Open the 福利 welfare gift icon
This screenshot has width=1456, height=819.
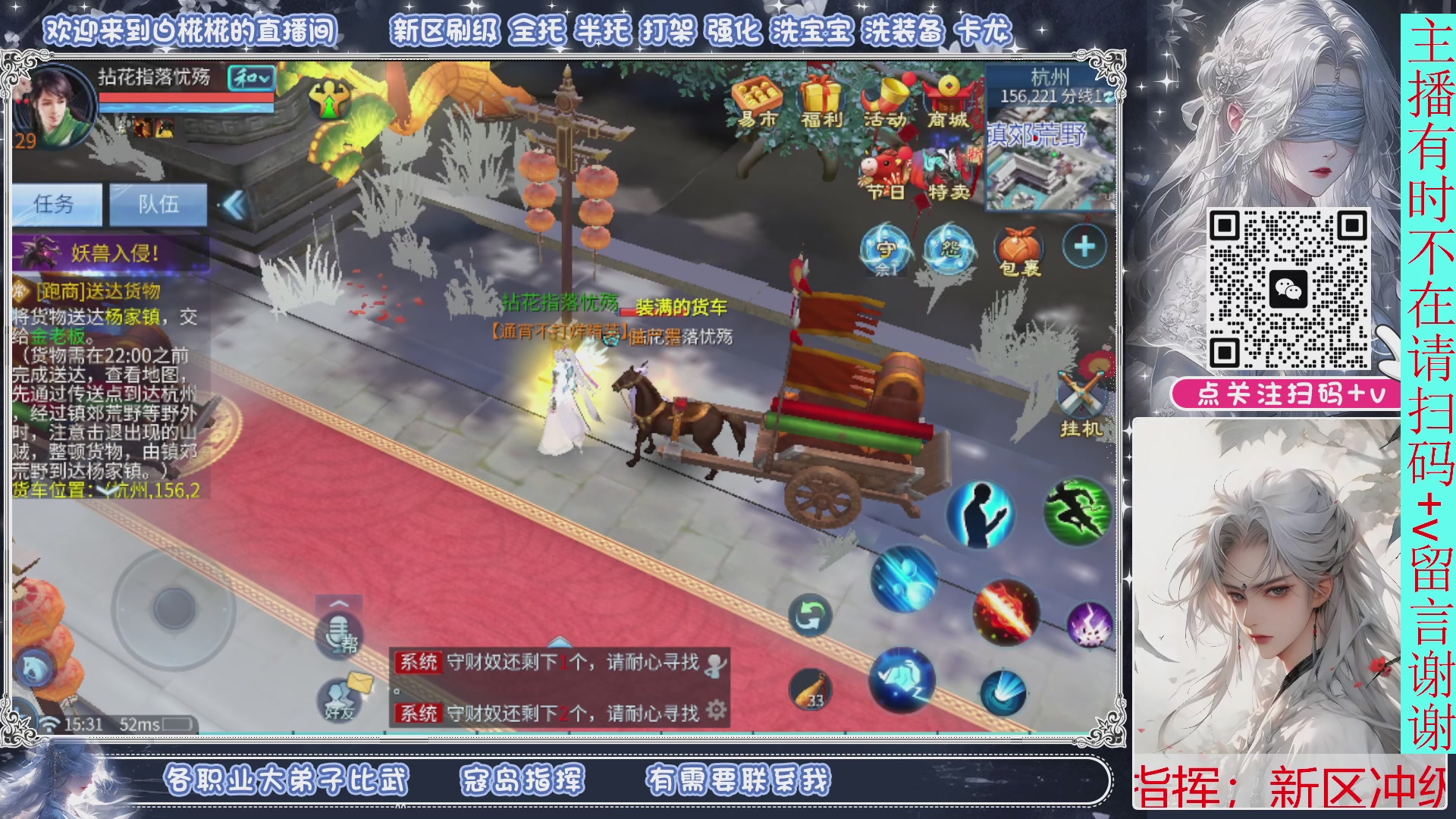(x=821, y=95)
